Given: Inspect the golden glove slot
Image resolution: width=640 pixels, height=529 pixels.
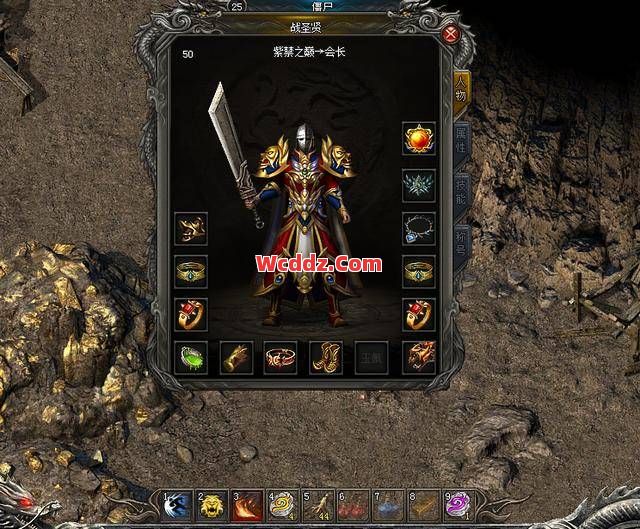Looking at the screenshot, I should (235, 357).
